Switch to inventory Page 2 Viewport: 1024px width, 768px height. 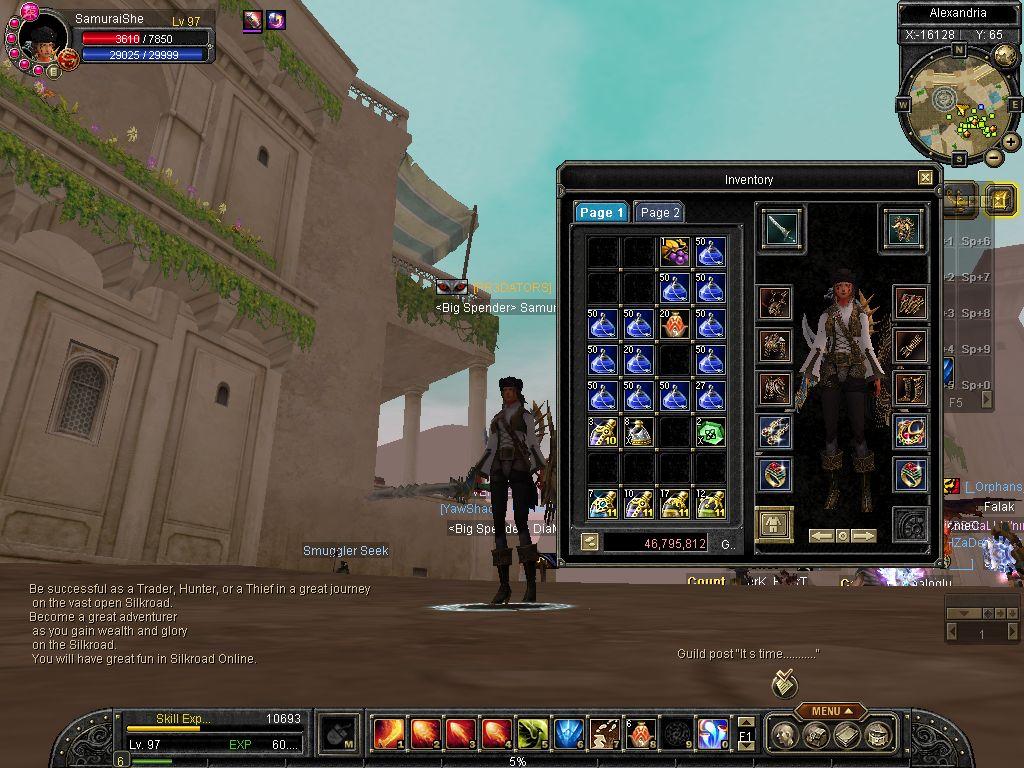pyautogui.click(x=660, y=212)
